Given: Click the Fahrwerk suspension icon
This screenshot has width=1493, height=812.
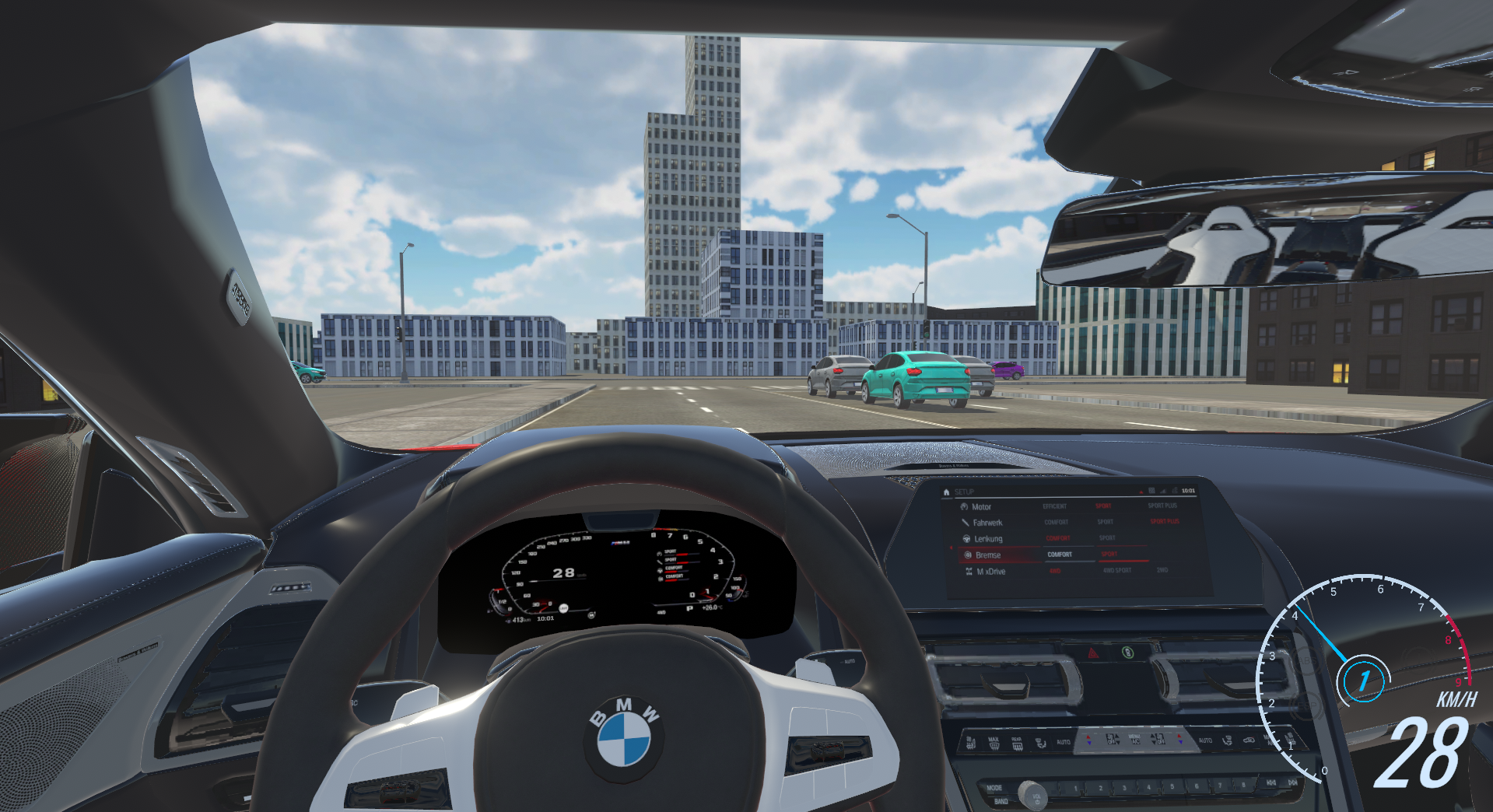Looking at the screenshot, I should (966, 522).
